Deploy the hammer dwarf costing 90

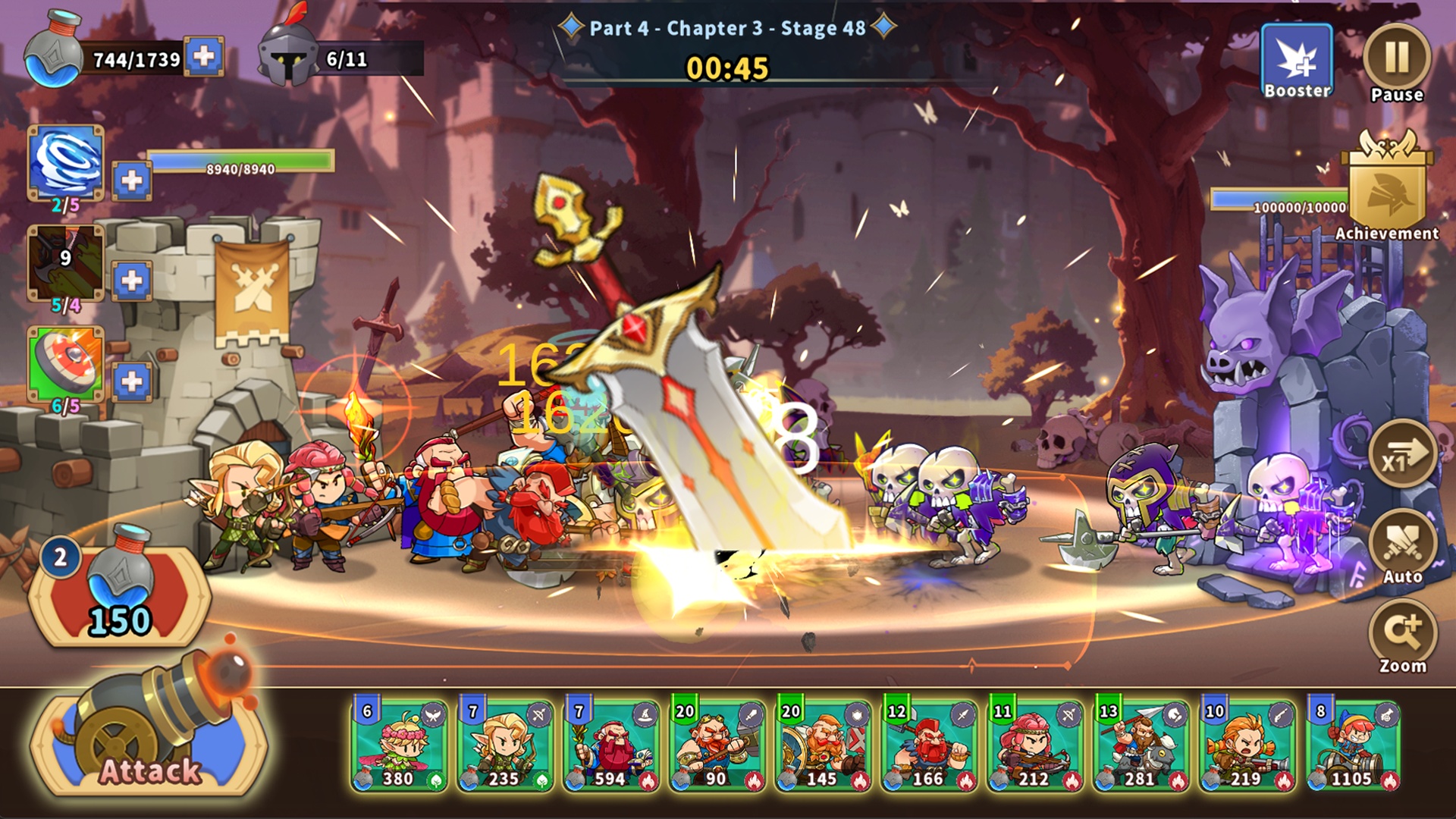pyautogui.click(x=717, y=746)
